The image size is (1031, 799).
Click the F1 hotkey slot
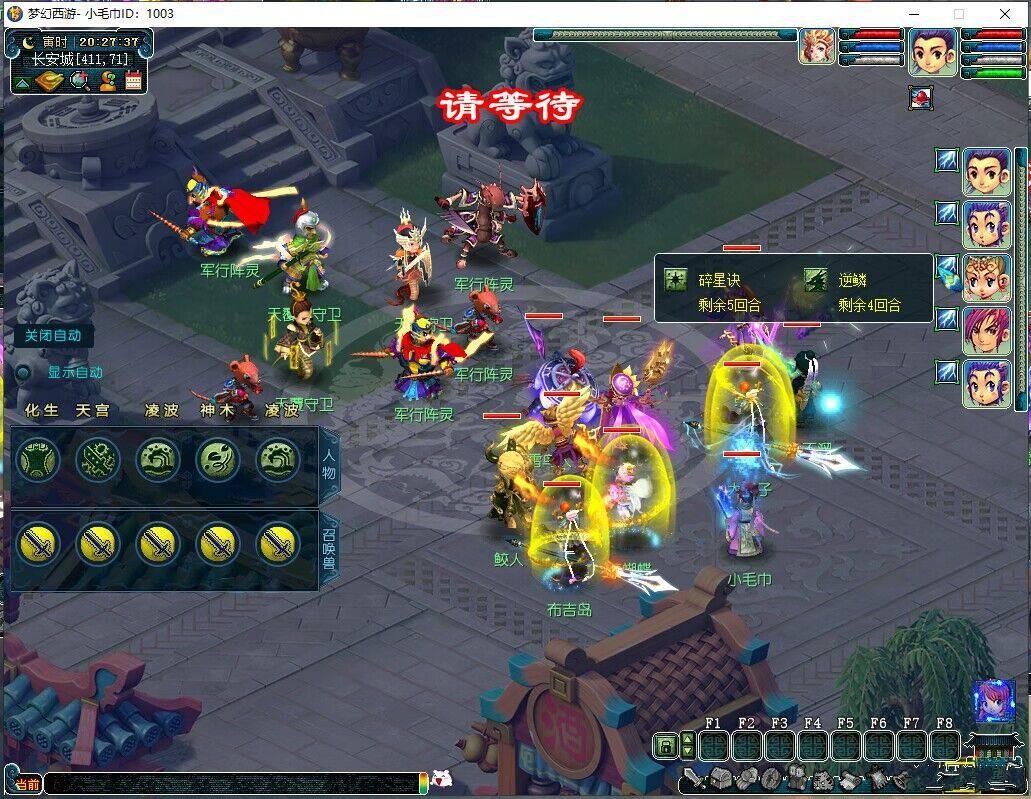click(x=713, y=746)
